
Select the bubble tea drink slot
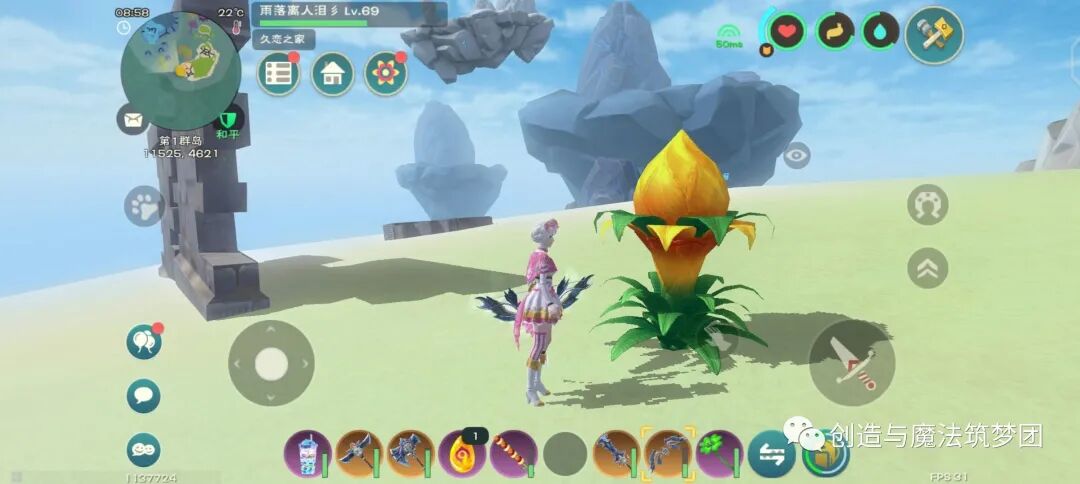[x=308, y=454]
